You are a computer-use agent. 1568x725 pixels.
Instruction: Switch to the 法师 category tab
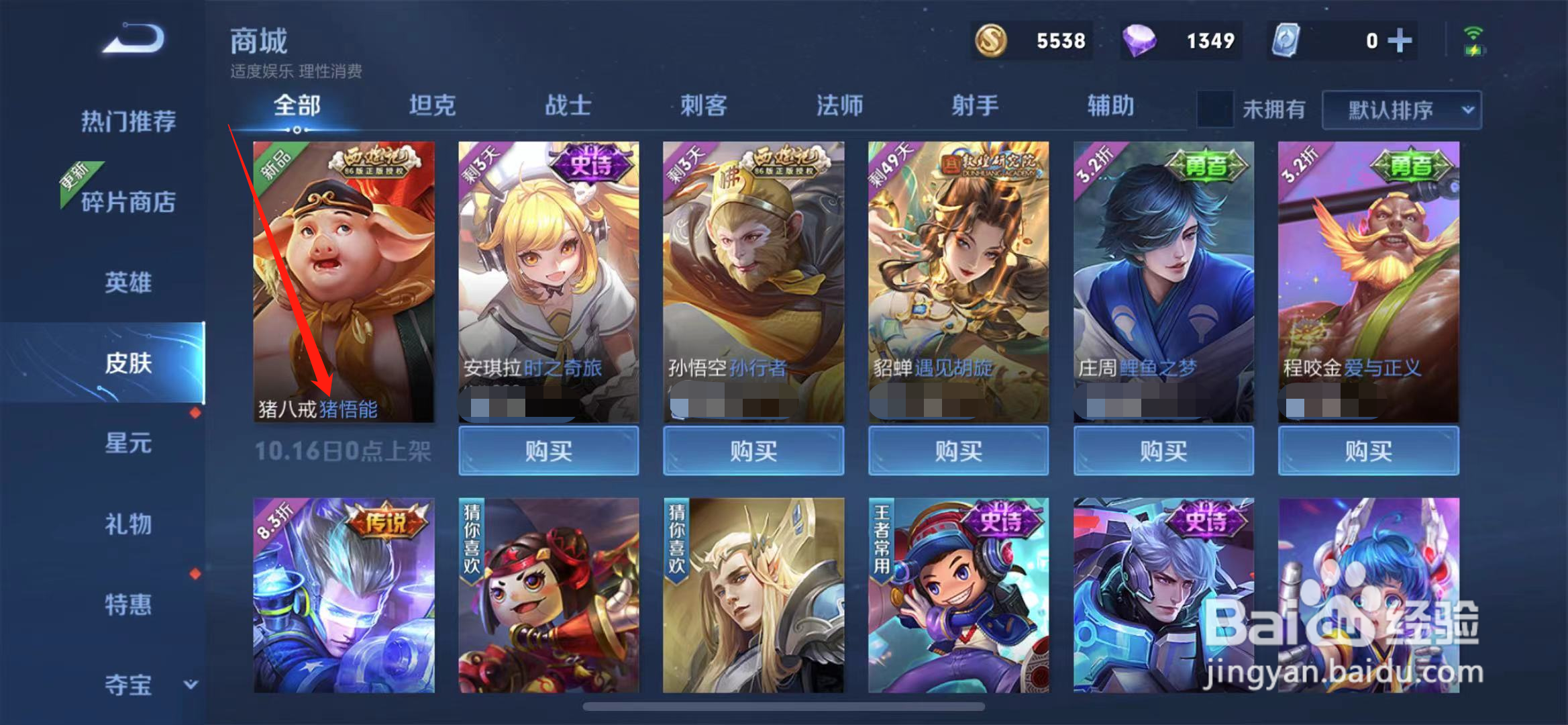(x=839, y=105)
